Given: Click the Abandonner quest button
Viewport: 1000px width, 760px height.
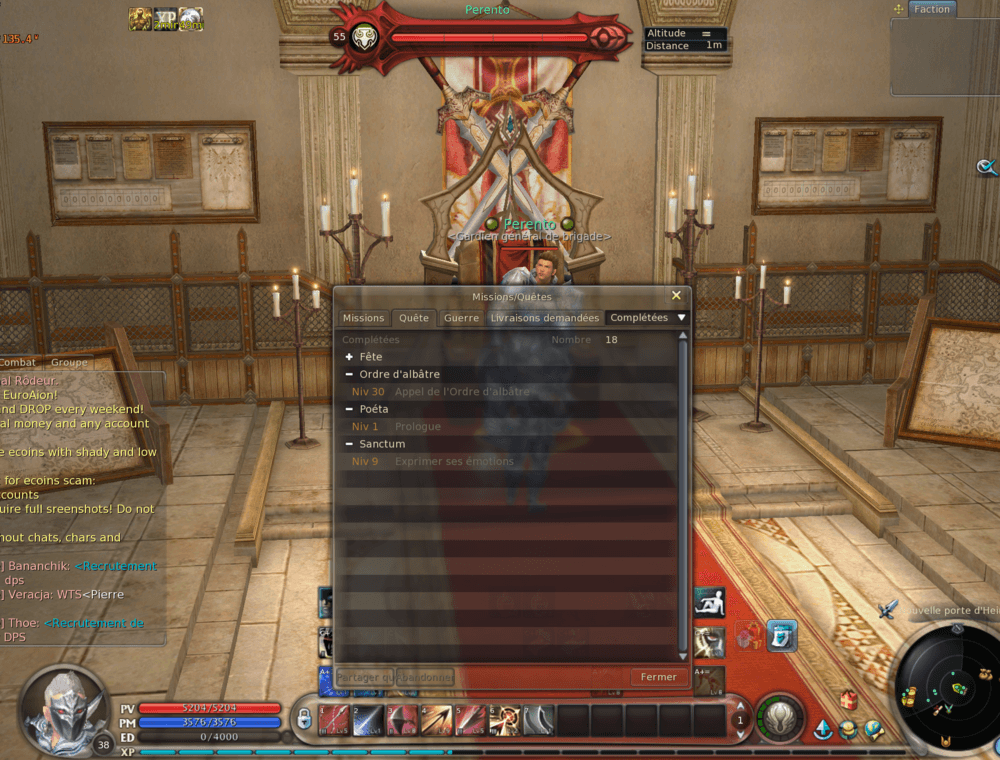Looking at the screenshot, I should (425, 677).
